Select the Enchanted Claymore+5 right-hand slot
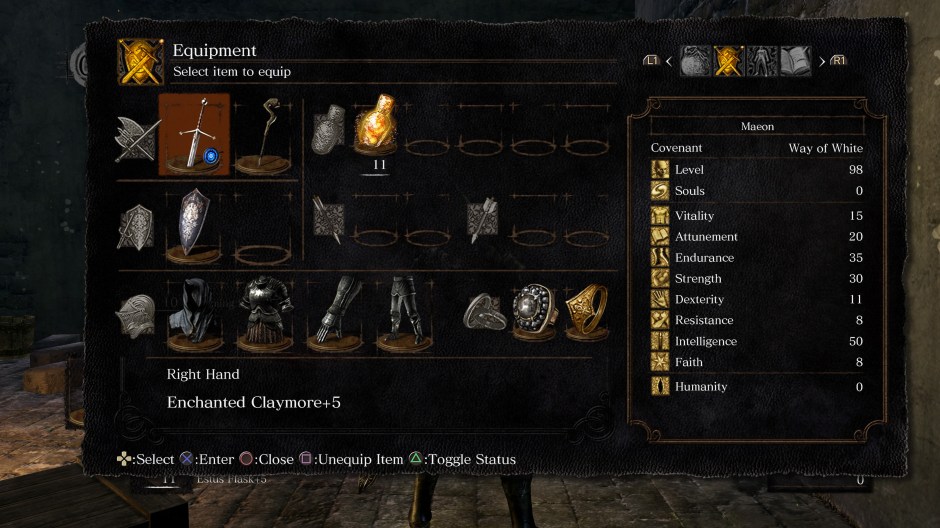 (x=194, y=135)
